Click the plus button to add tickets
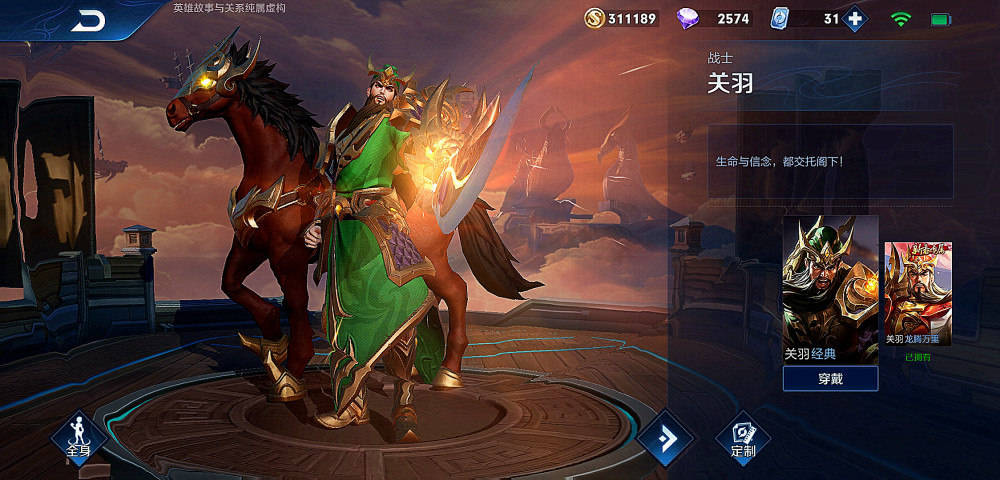The width and height of the screenshot is (1000, 480). [x=853, y=18]
